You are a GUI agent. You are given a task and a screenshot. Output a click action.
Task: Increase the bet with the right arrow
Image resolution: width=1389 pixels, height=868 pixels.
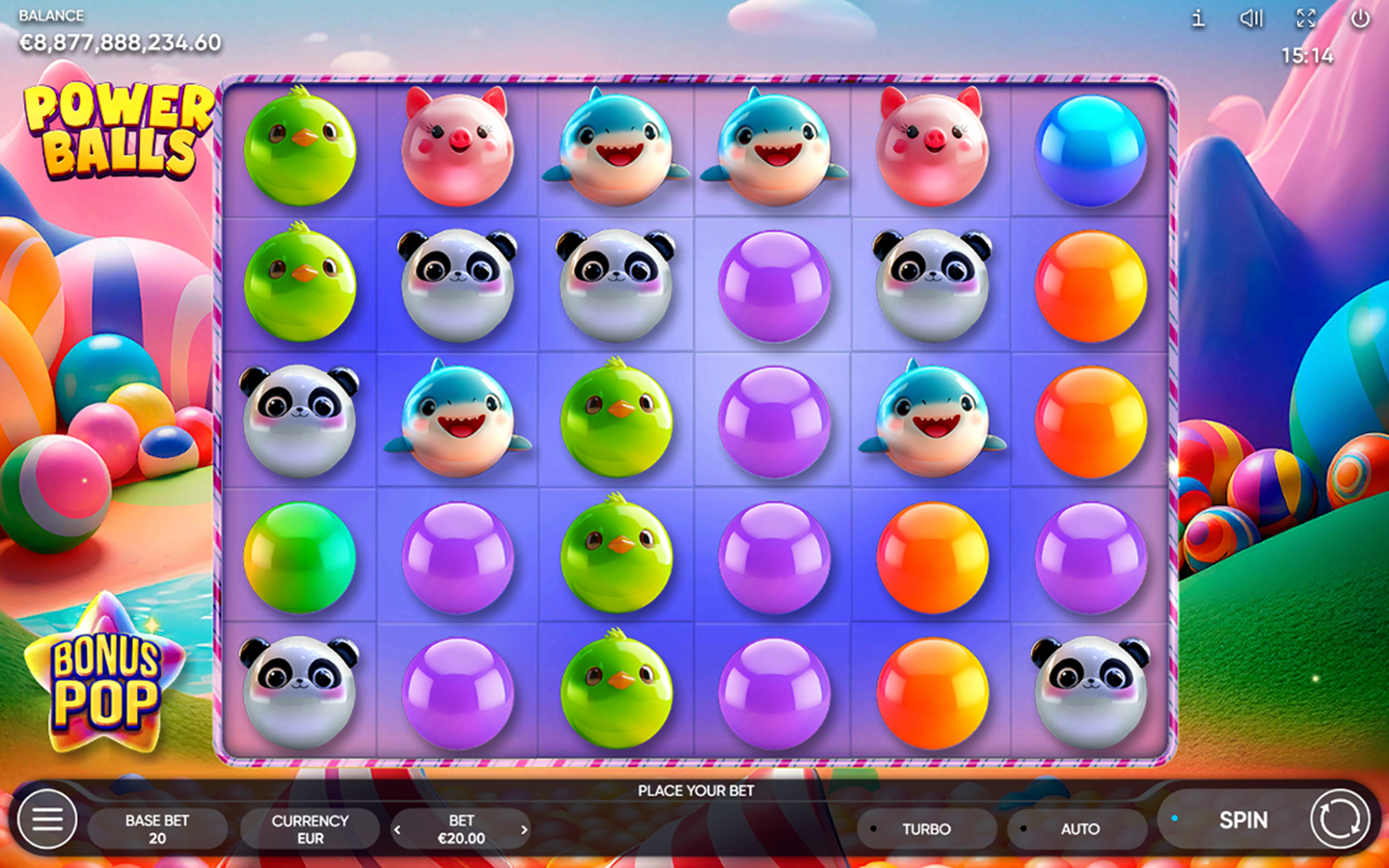(x=524, y=829)
